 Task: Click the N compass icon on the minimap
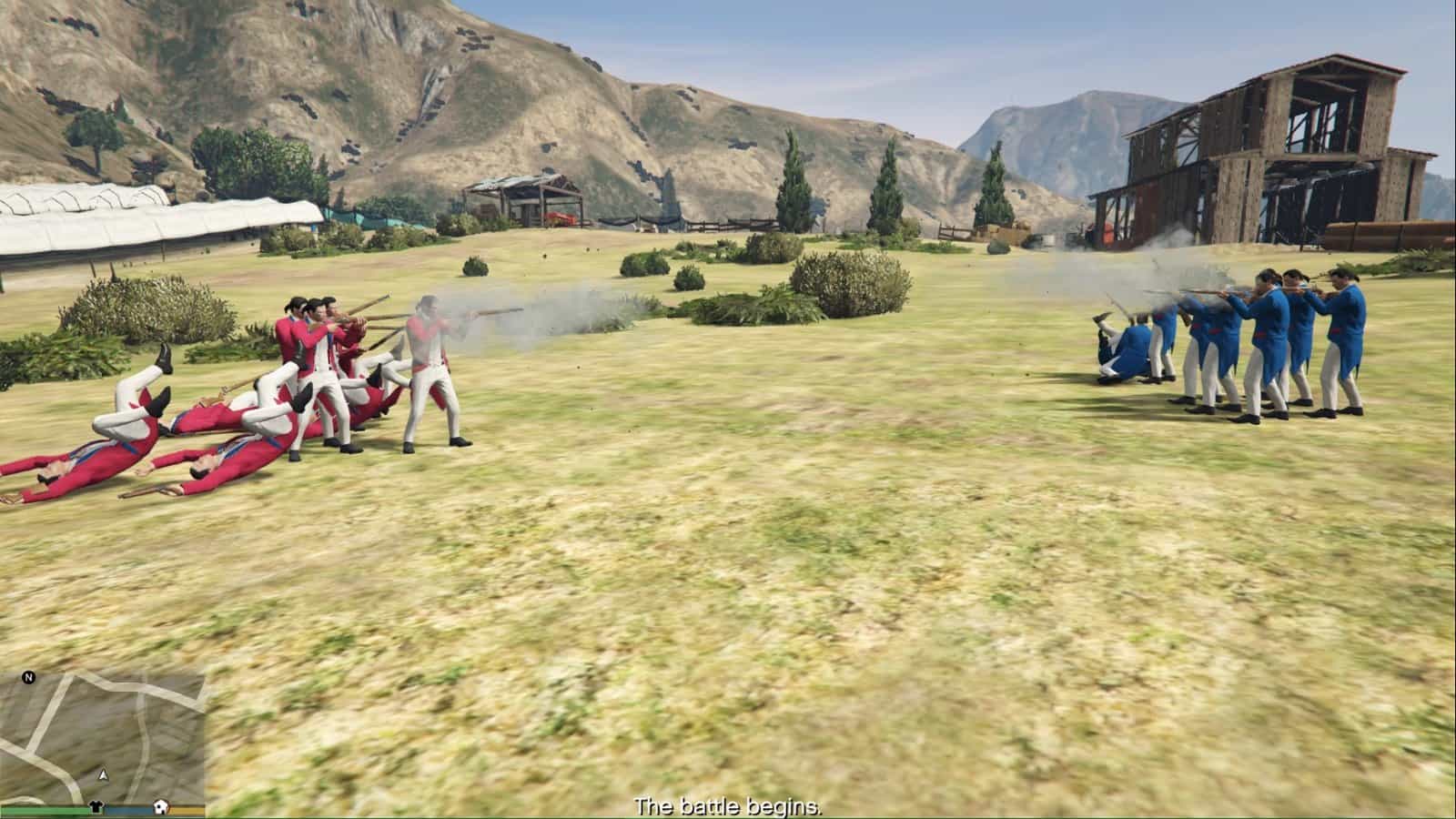click(x=27, y=676)
